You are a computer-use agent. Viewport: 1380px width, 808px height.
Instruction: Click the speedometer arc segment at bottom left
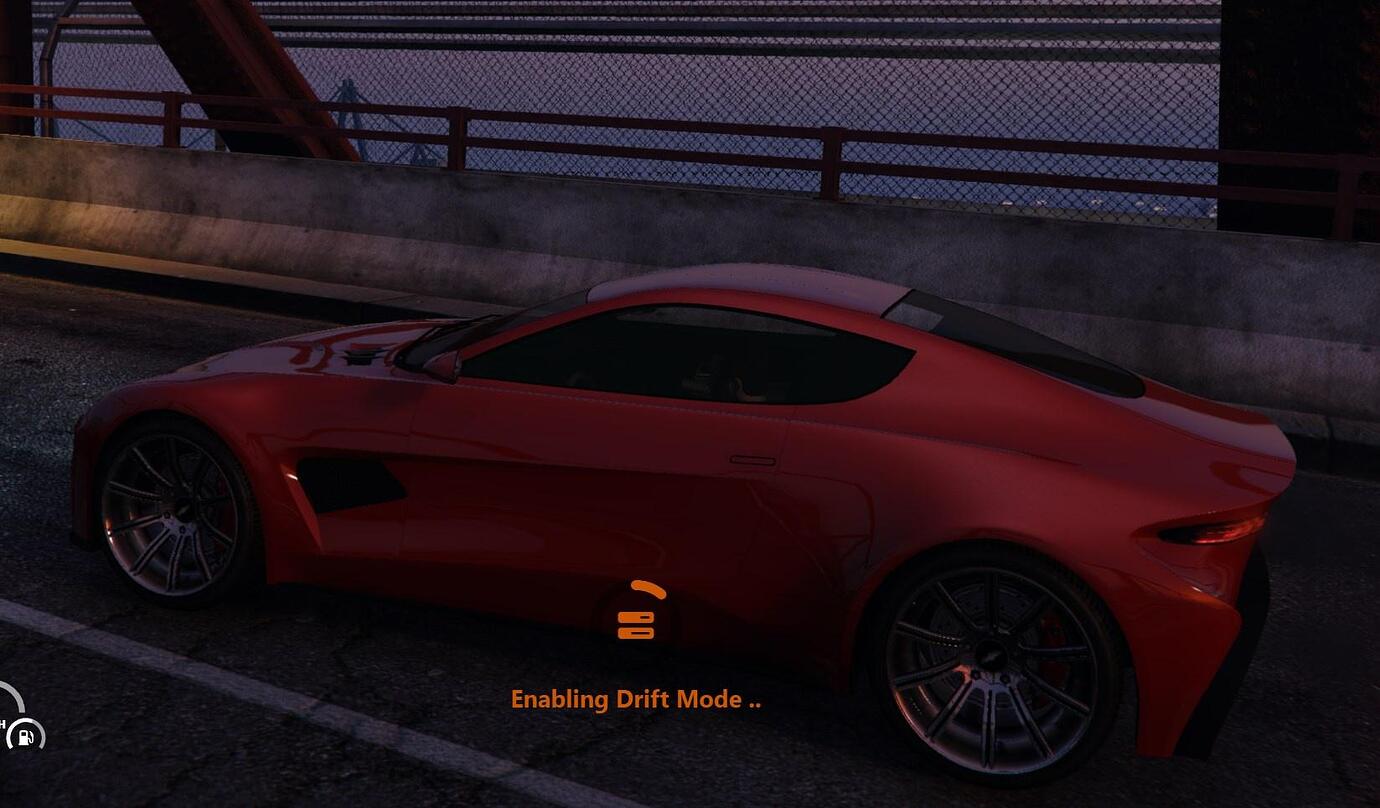click(x=14, y=696)
